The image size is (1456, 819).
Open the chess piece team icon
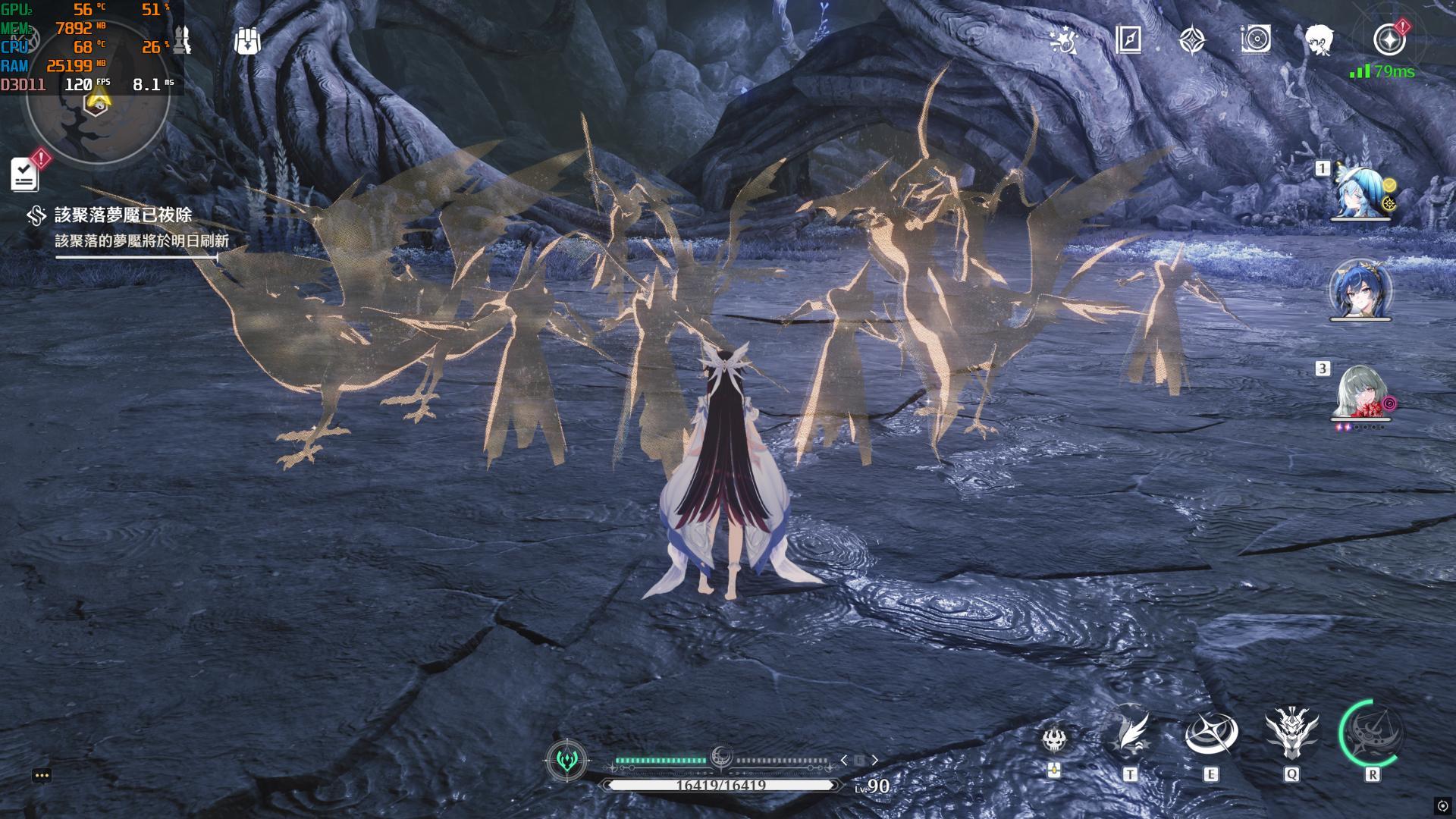[182, 39]
